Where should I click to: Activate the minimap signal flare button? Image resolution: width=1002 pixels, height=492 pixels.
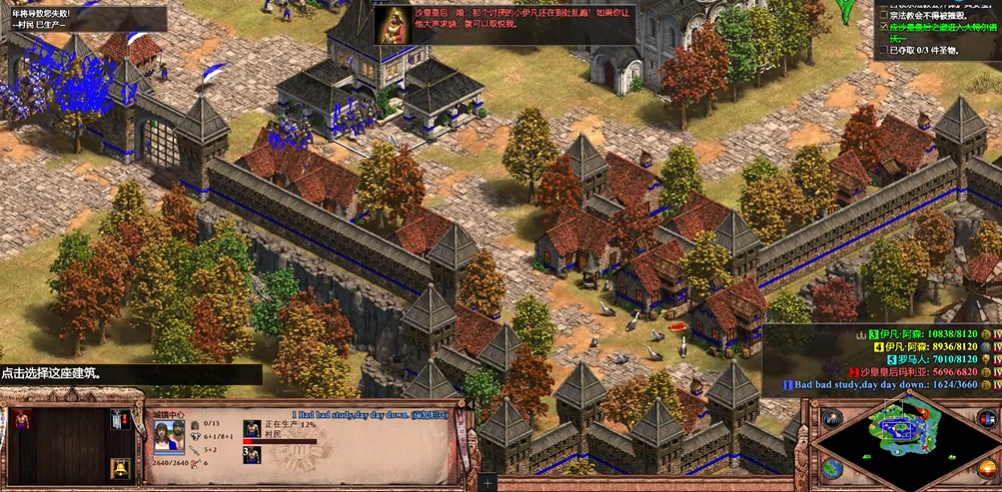[831, 419]
